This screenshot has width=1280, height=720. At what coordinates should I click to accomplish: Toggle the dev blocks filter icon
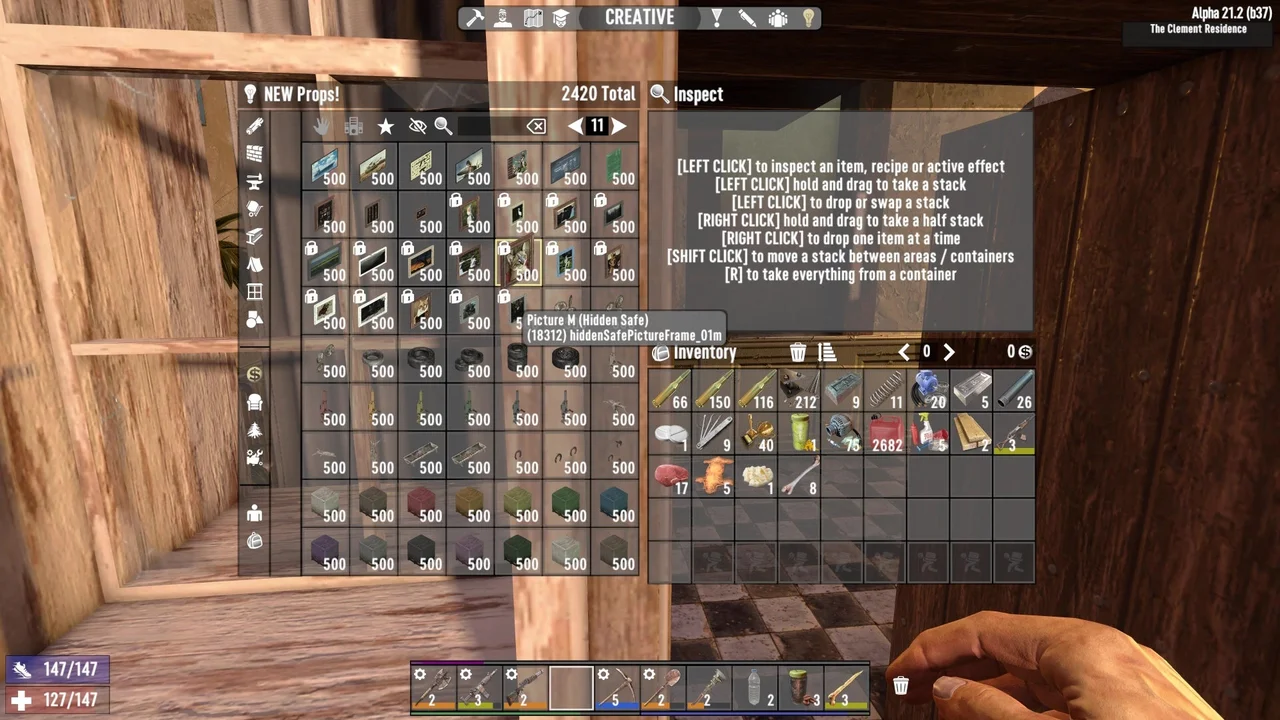(x=353, y=125)
